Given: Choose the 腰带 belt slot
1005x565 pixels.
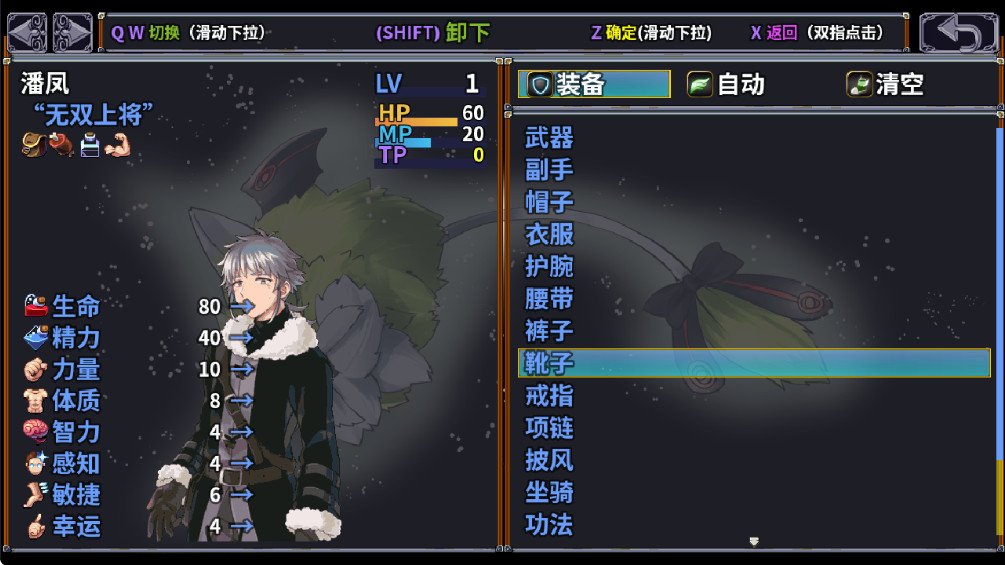Looking at the screenshot, I should [550, 298].
